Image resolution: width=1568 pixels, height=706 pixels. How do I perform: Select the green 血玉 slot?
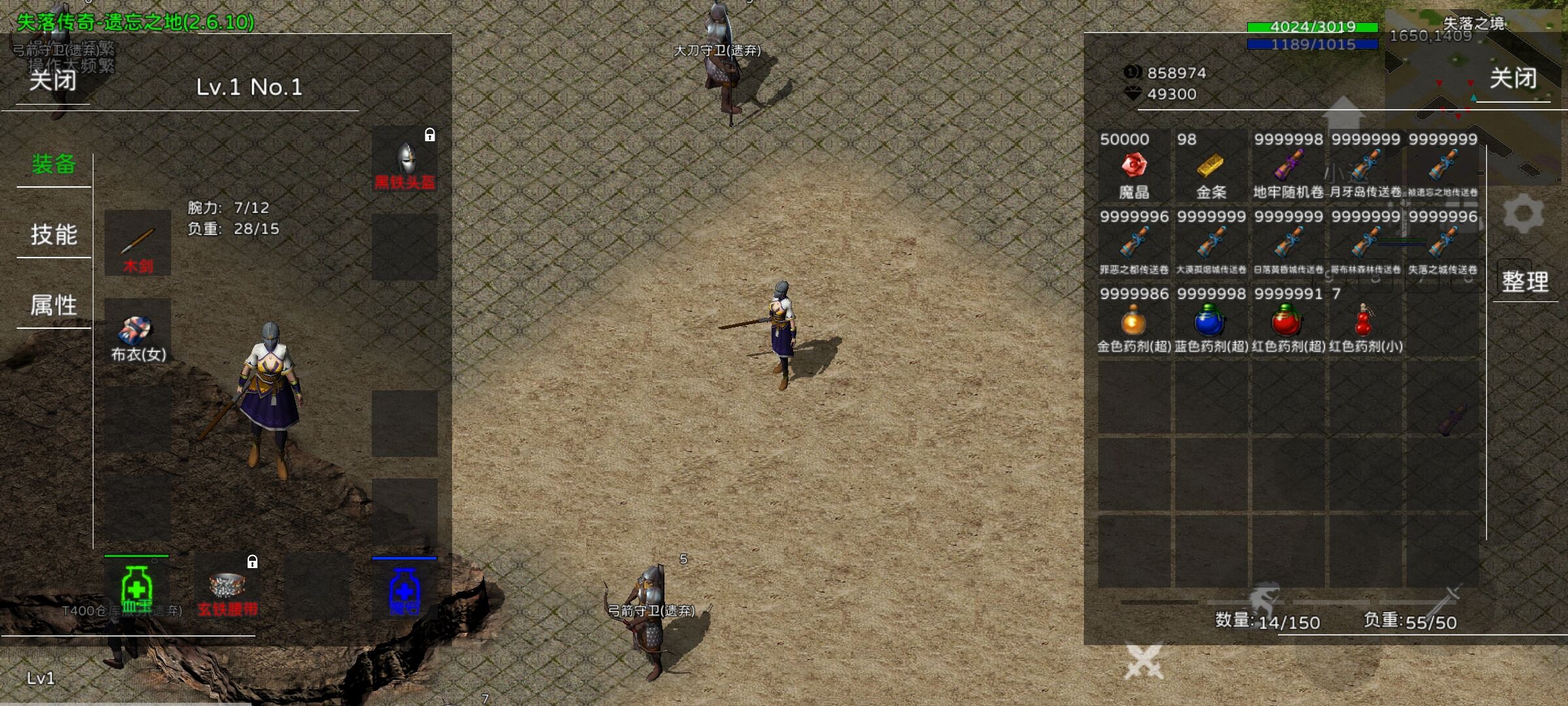coord(137,588)
